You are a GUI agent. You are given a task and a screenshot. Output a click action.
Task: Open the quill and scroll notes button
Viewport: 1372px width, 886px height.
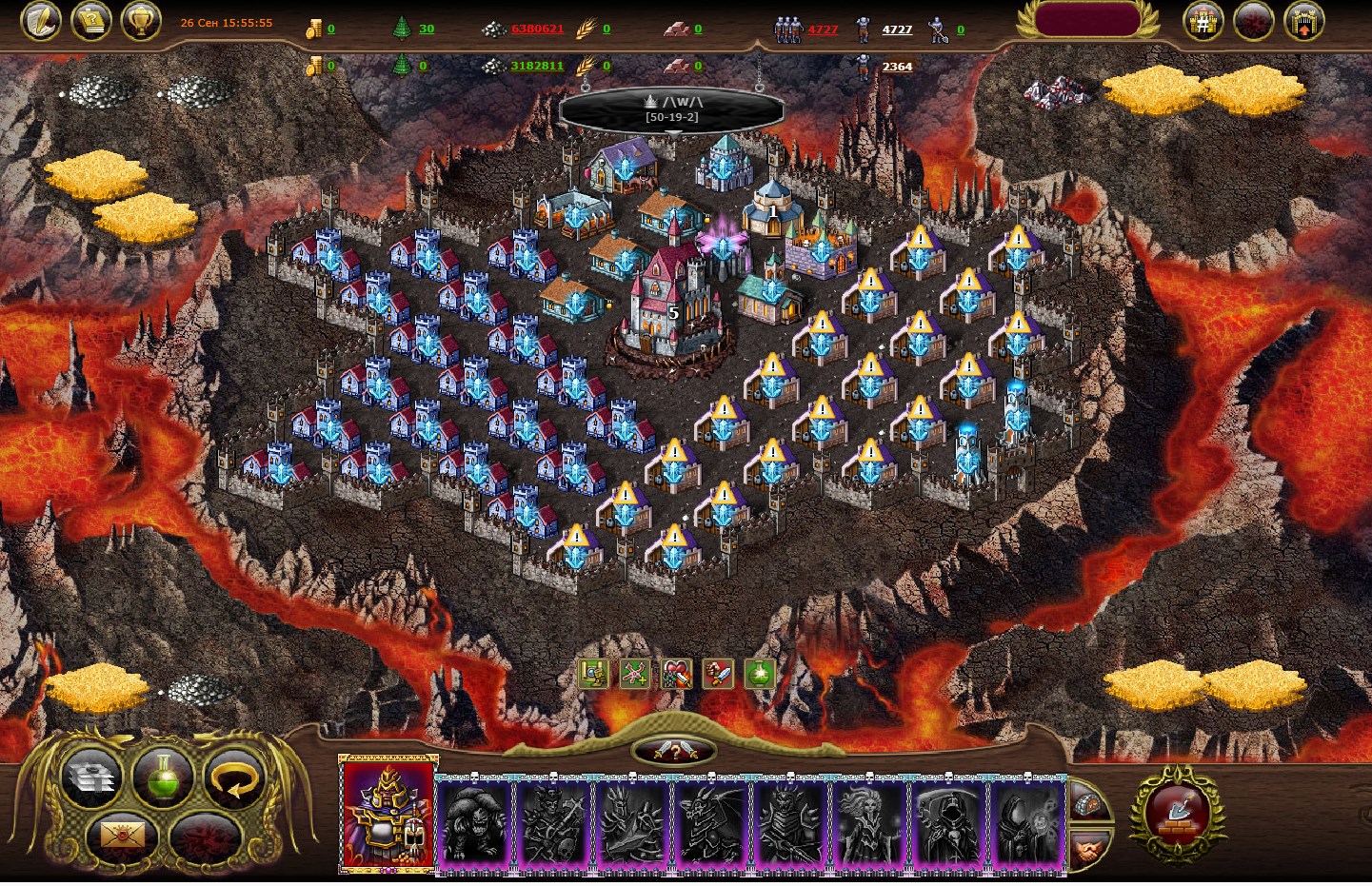point(40,21)
